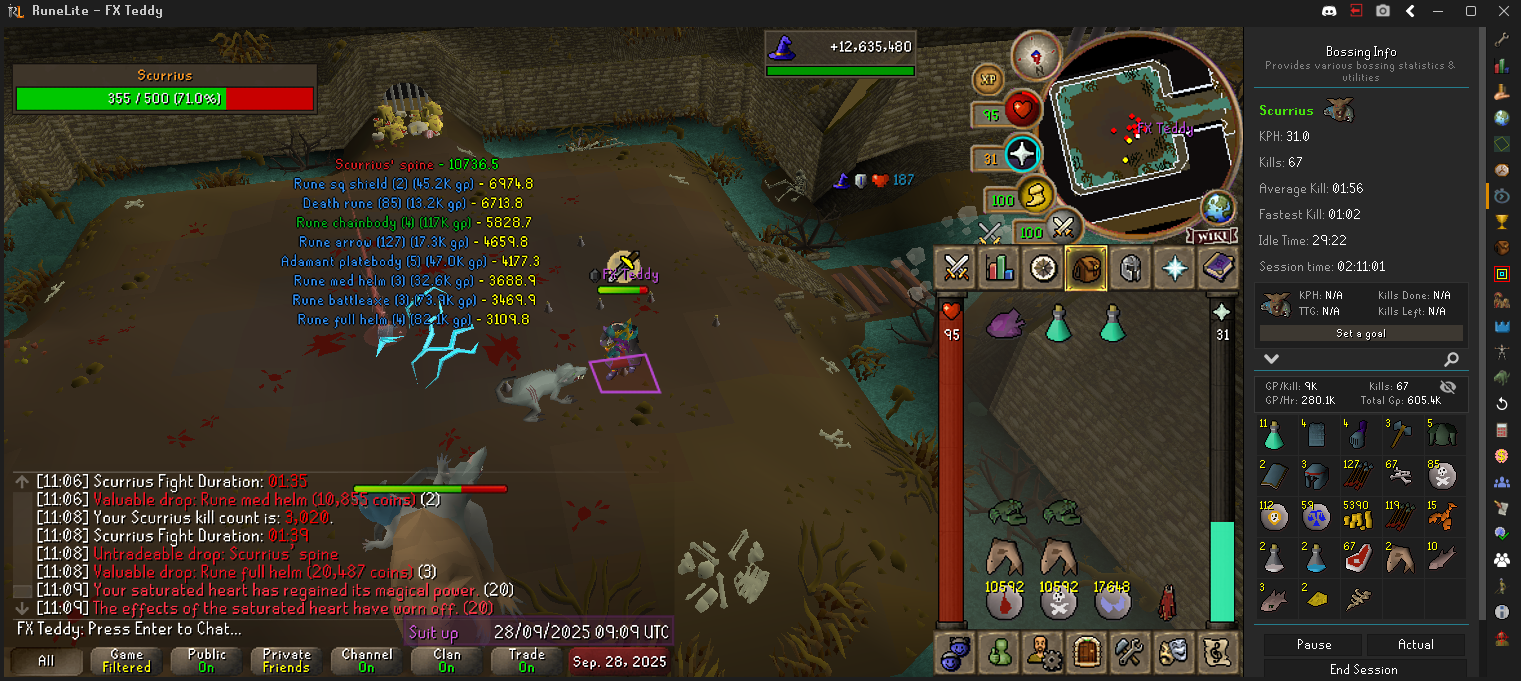The width and height of the screenshot is (1521, 681).
Task: Open the Combat Options crossed-swords tab
Action: [x=956, y=268]
